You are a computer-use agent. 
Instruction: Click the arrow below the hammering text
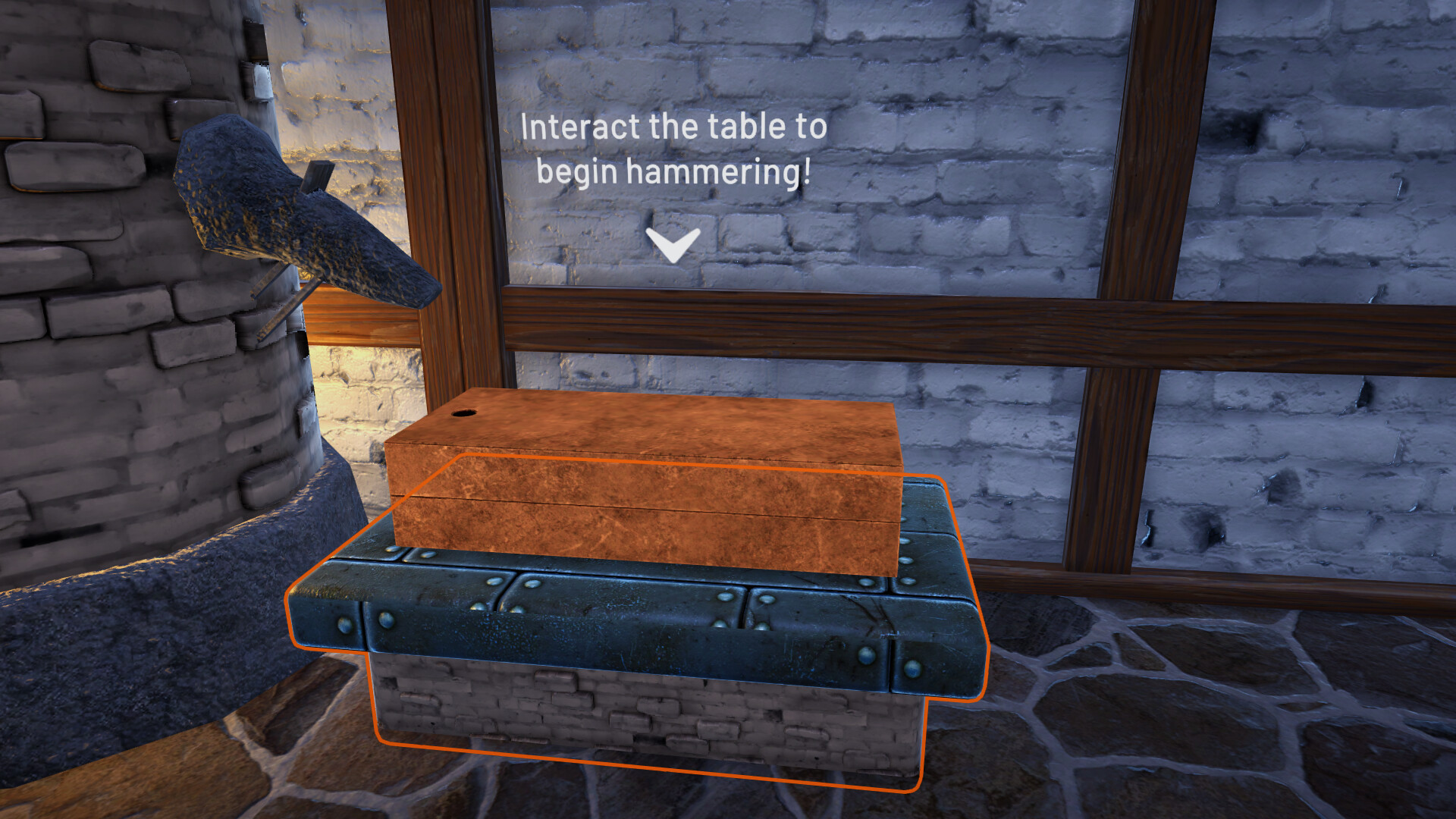[x=673, y=244]
